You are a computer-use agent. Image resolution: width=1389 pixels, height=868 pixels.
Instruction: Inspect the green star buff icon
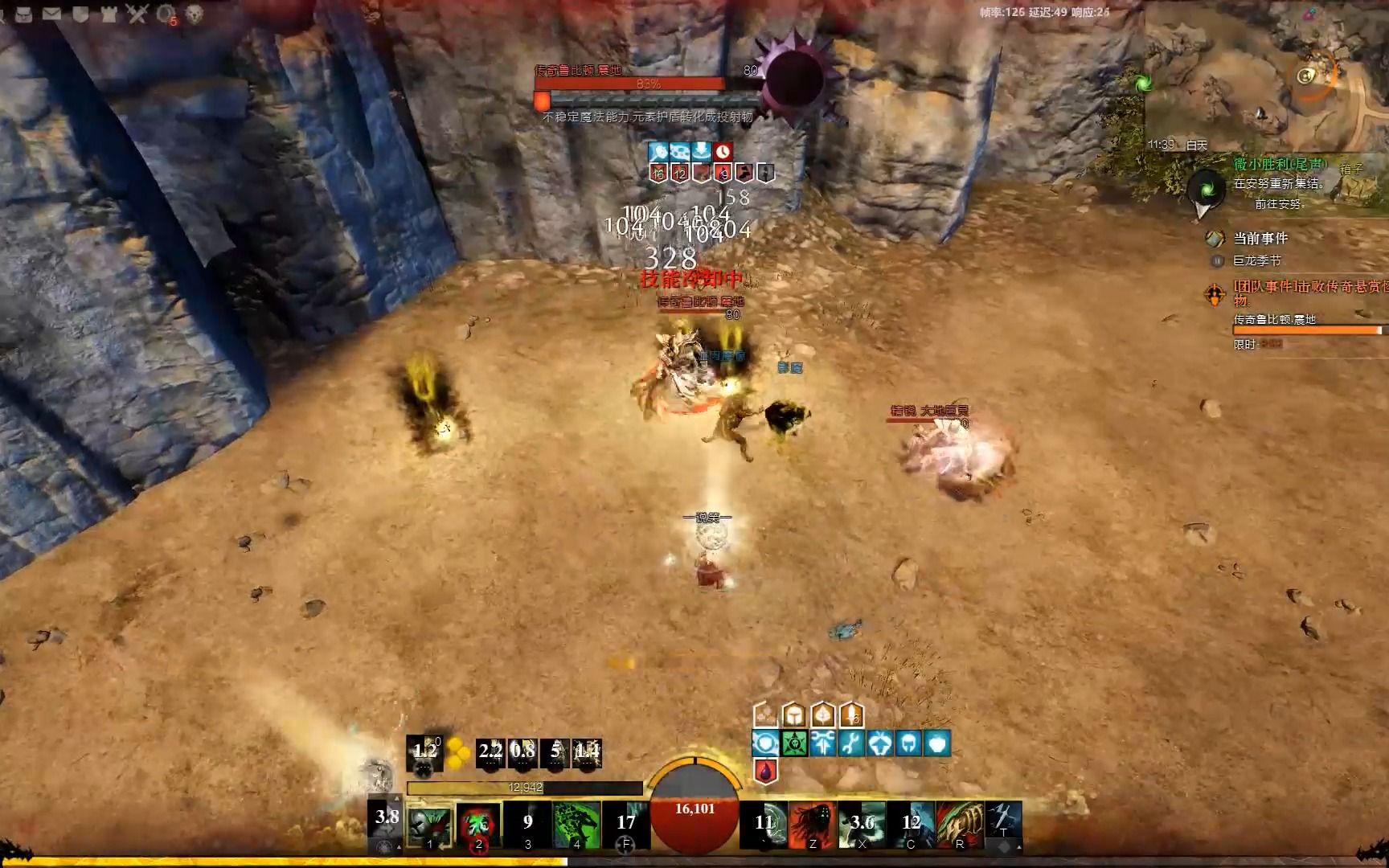coord(794,743)
